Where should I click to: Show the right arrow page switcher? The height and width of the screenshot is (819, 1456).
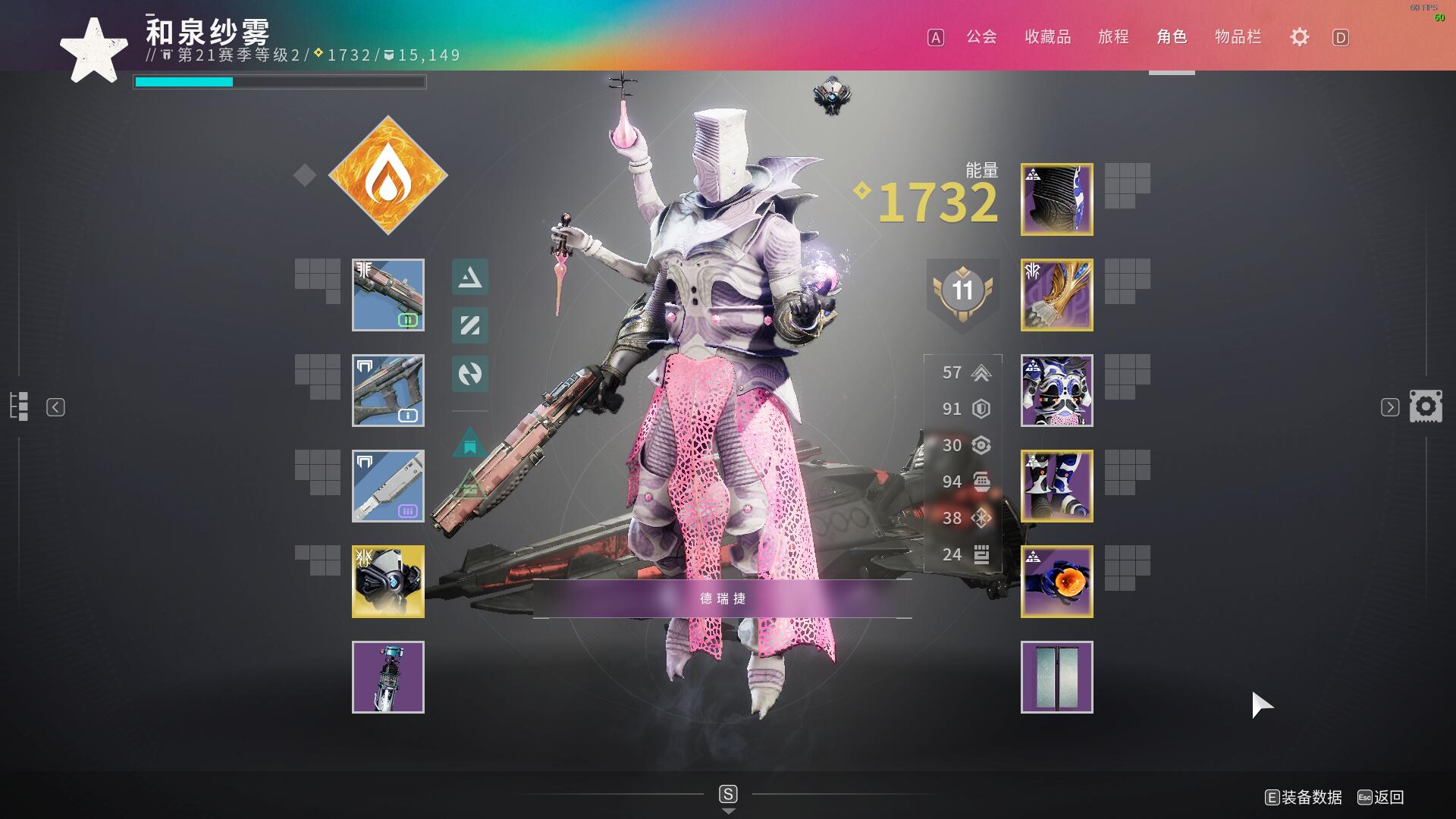click(x=1389, y=407)
